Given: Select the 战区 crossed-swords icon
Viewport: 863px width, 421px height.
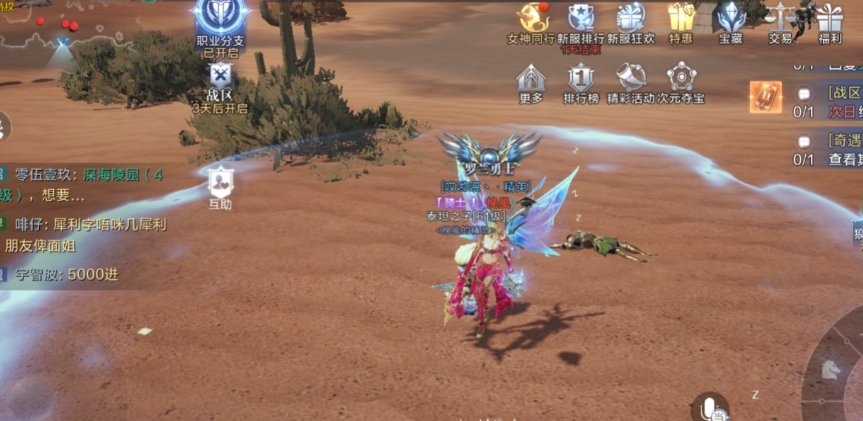Looking at the screenshot, I should [220, 76].
